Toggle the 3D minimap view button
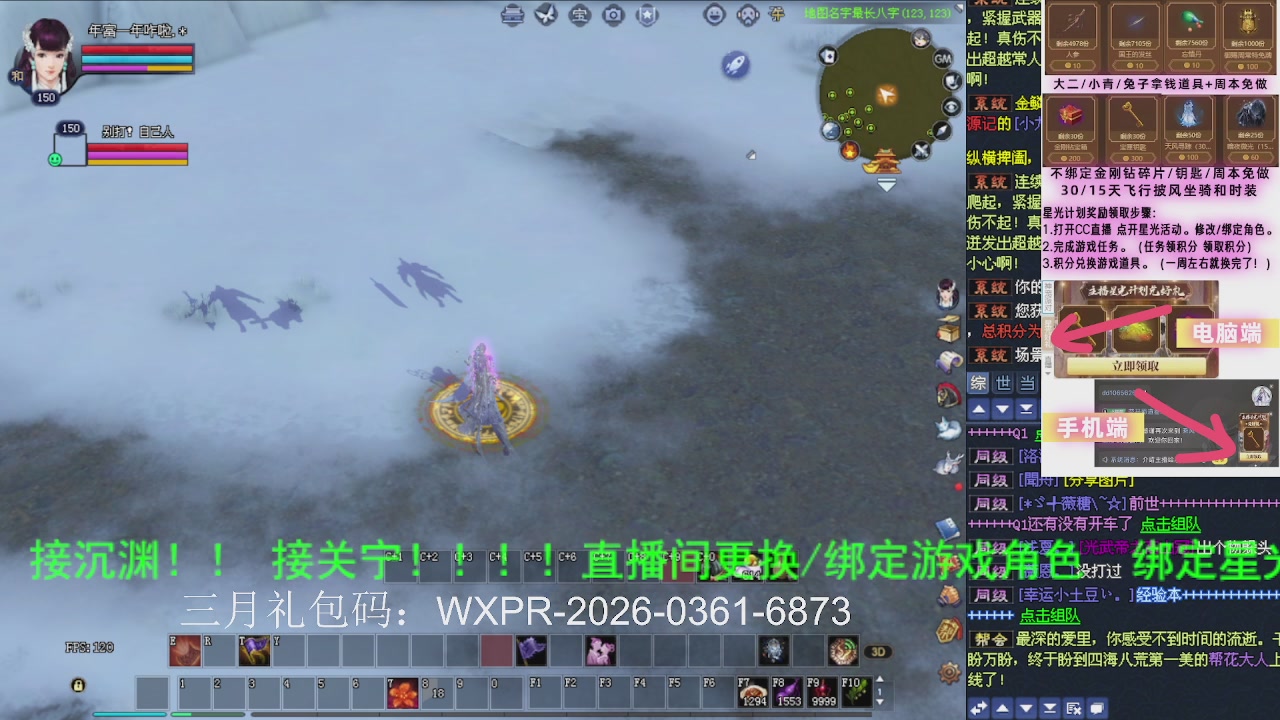This screenshot has height=720, width=1280. 880,651
